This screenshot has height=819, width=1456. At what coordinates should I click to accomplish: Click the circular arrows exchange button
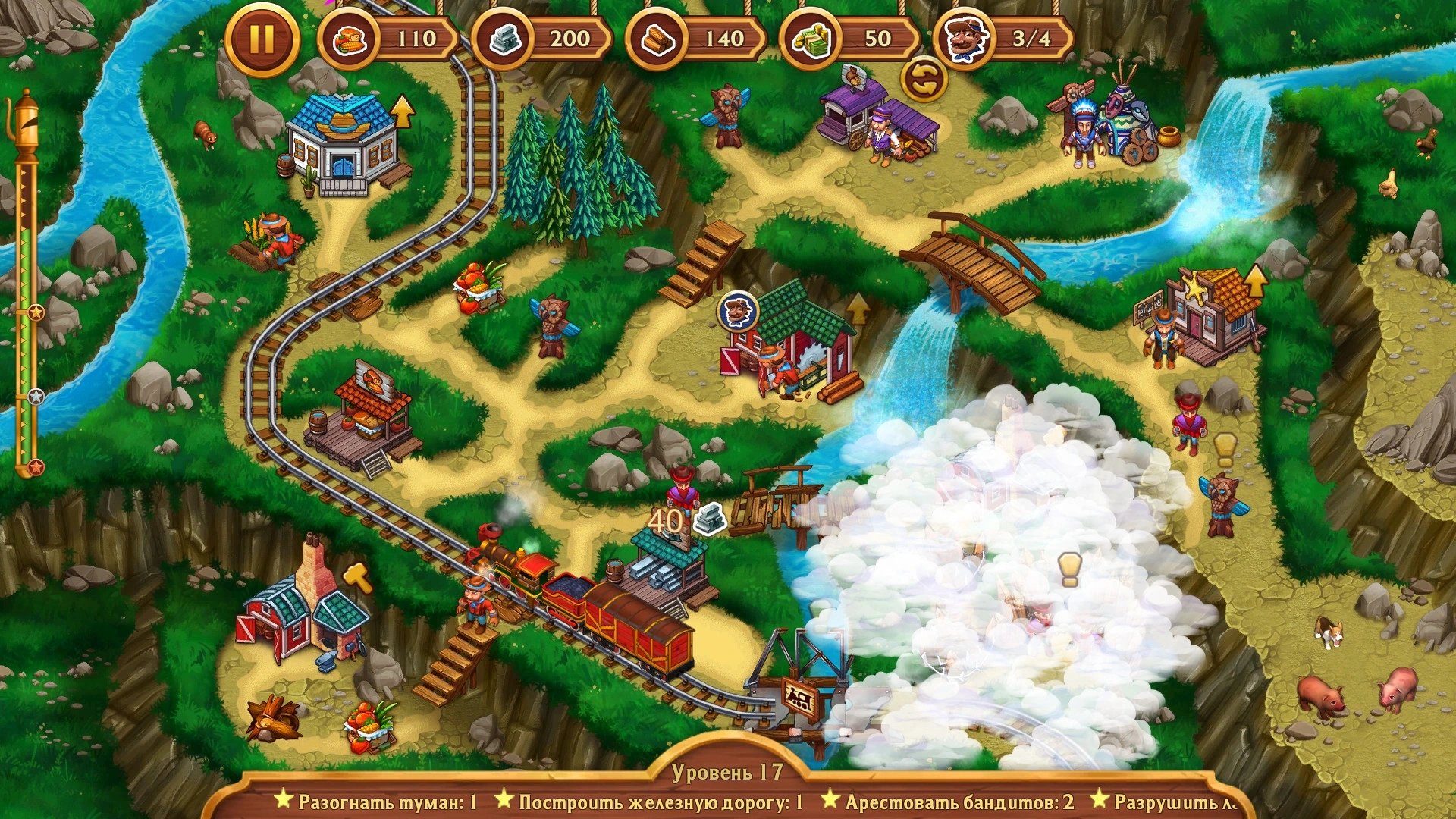924,80
